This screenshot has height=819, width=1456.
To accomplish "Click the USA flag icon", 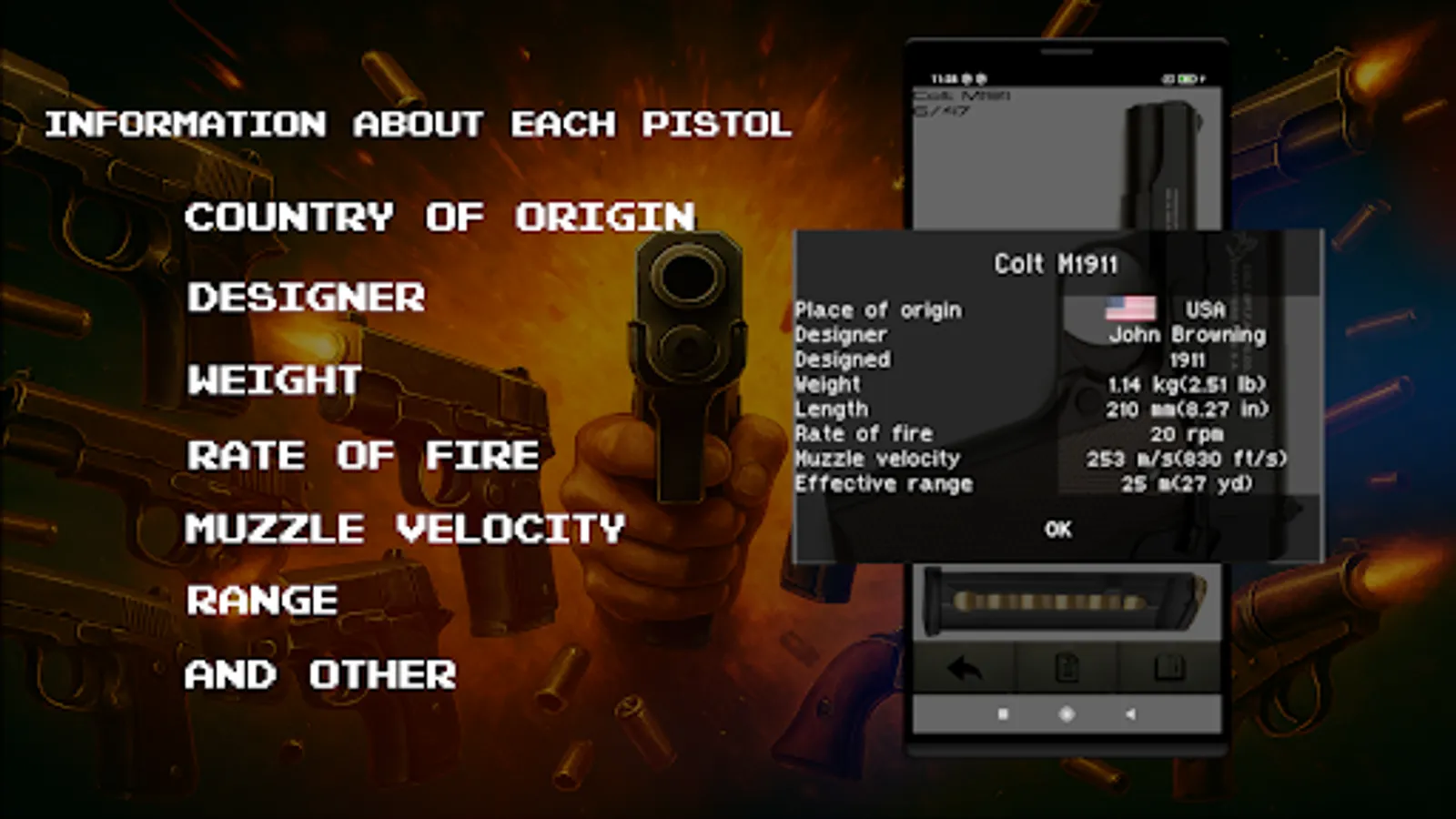I will [1130, 308].
